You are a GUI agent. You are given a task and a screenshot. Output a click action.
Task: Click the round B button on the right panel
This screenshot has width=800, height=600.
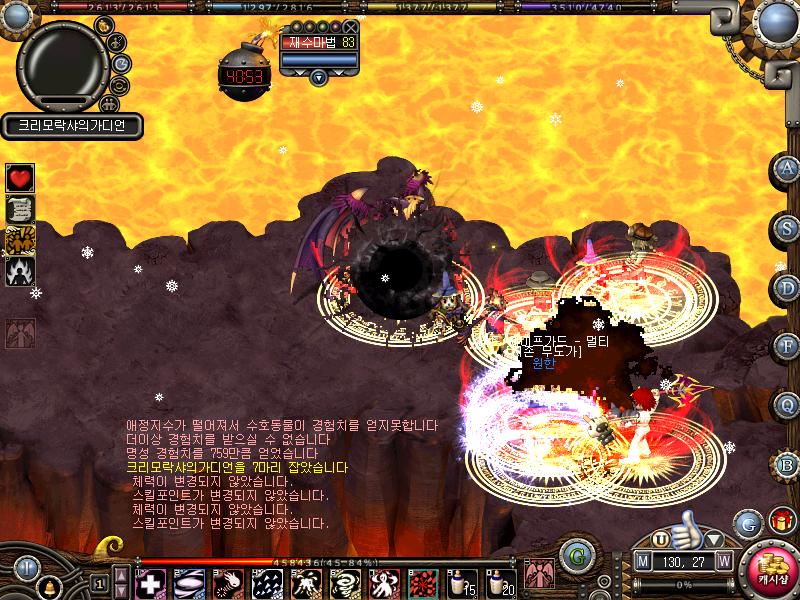tap(788, 464)
